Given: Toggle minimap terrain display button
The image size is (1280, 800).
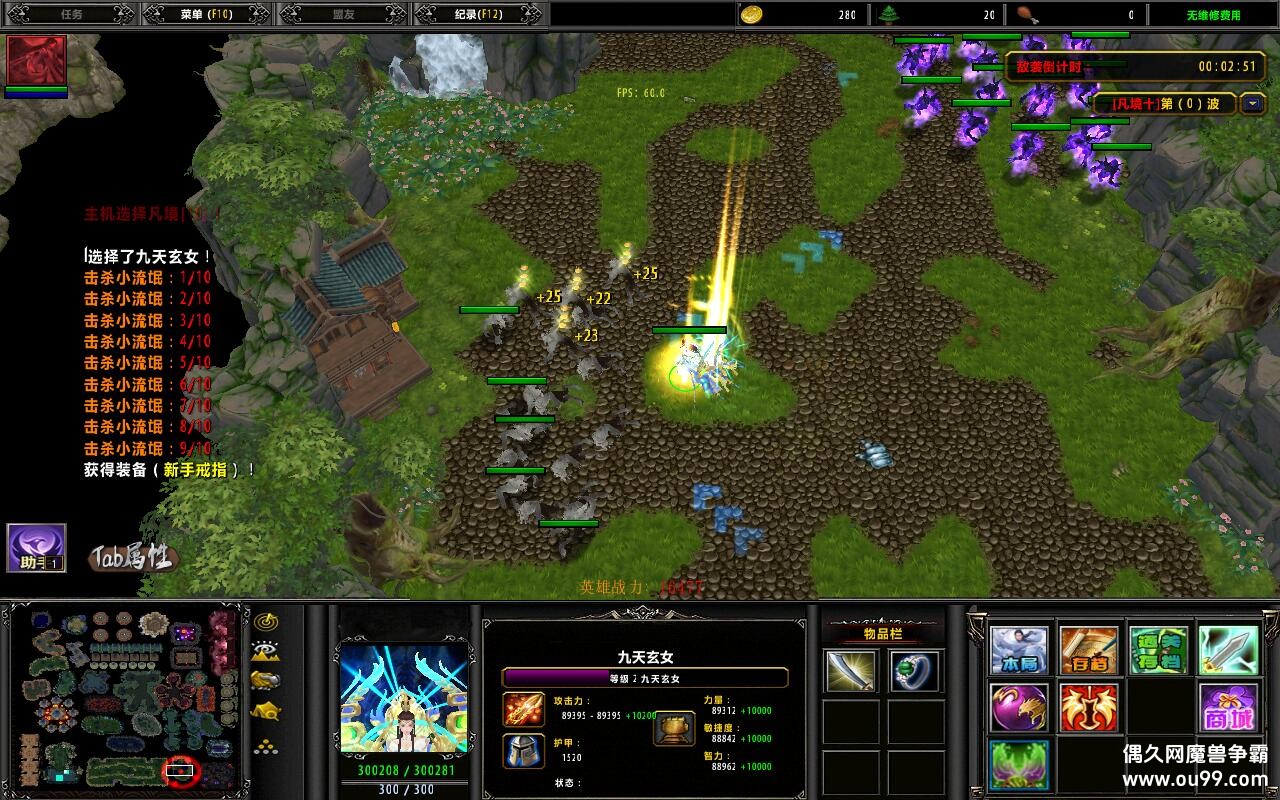Looking at the screenshot, I should tap(265, 651).
